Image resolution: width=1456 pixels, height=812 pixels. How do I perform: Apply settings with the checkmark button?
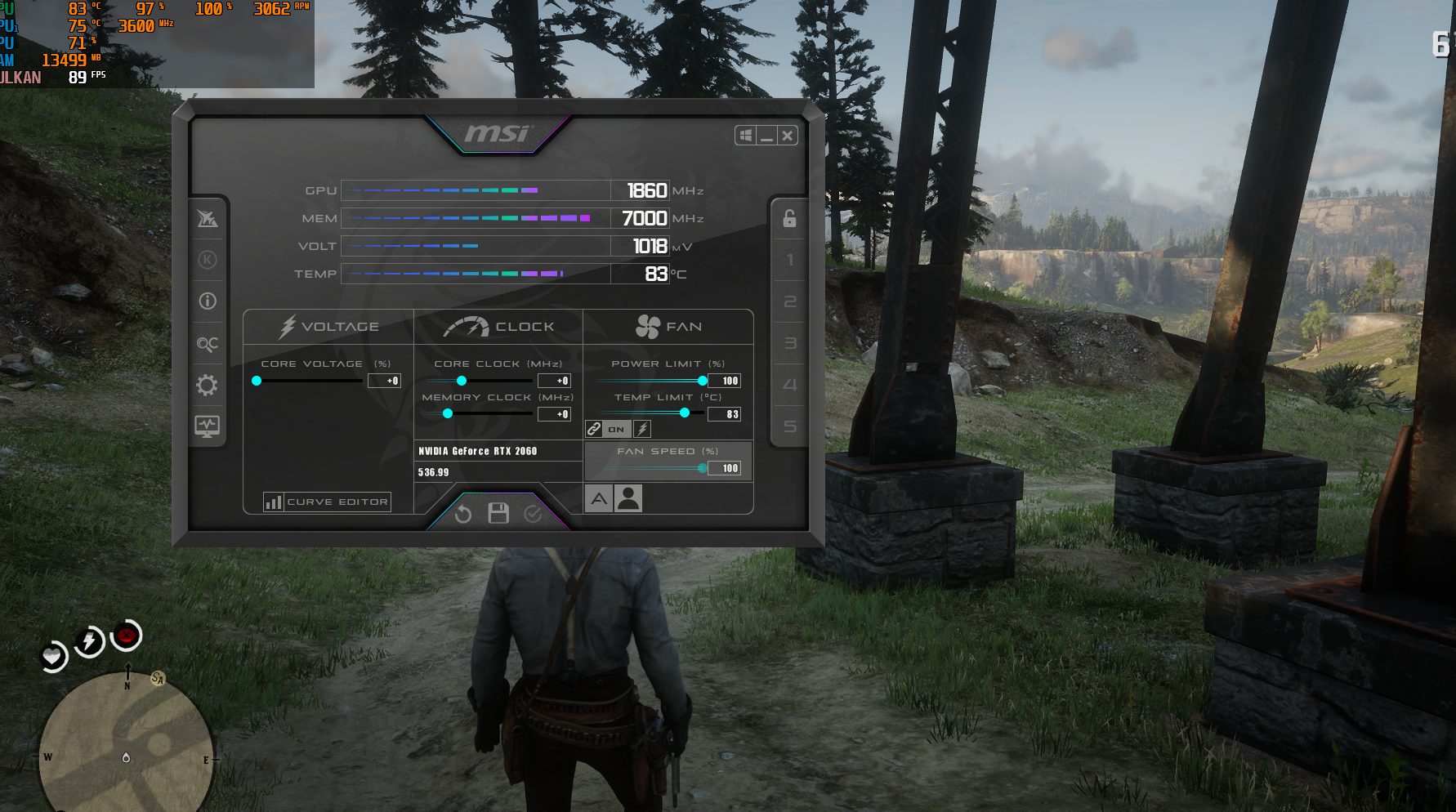pyautogui.click(x=533, y=514)
